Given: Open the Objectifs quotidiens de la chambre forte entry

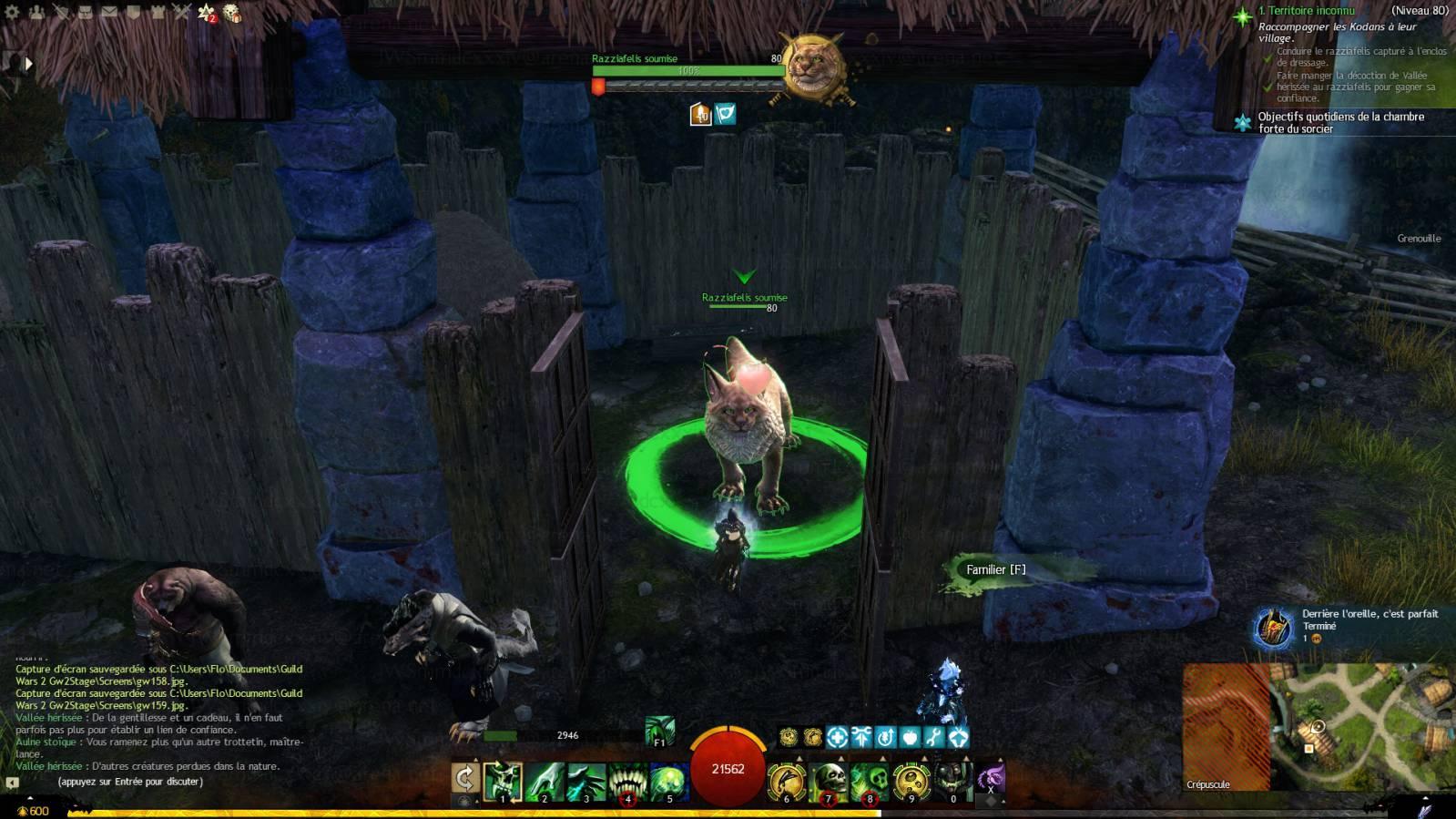Looking at the screenshot, I should pyautogui.click(x=1340, y=122).
